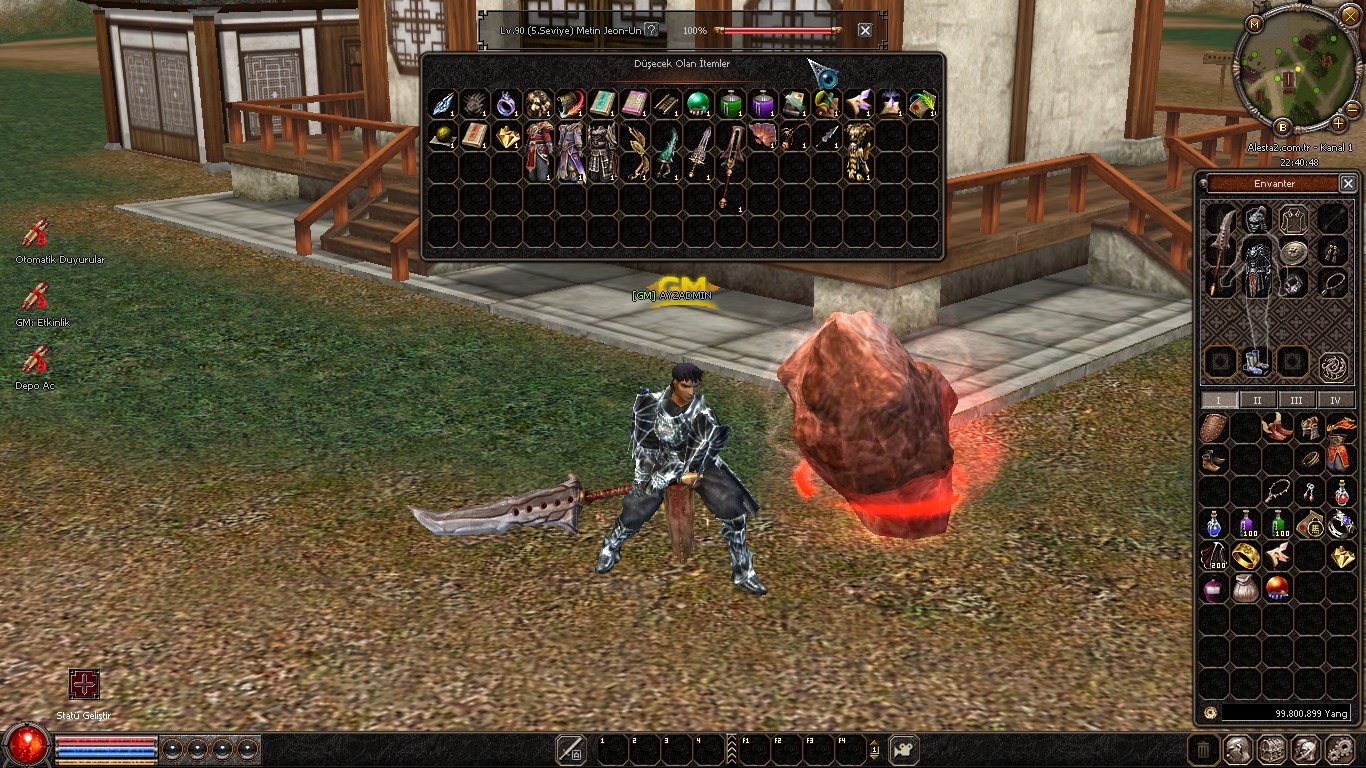Activate the Depo Ac scroll icon
This screenshot has width=1366, height=768.
coord(36,360)
